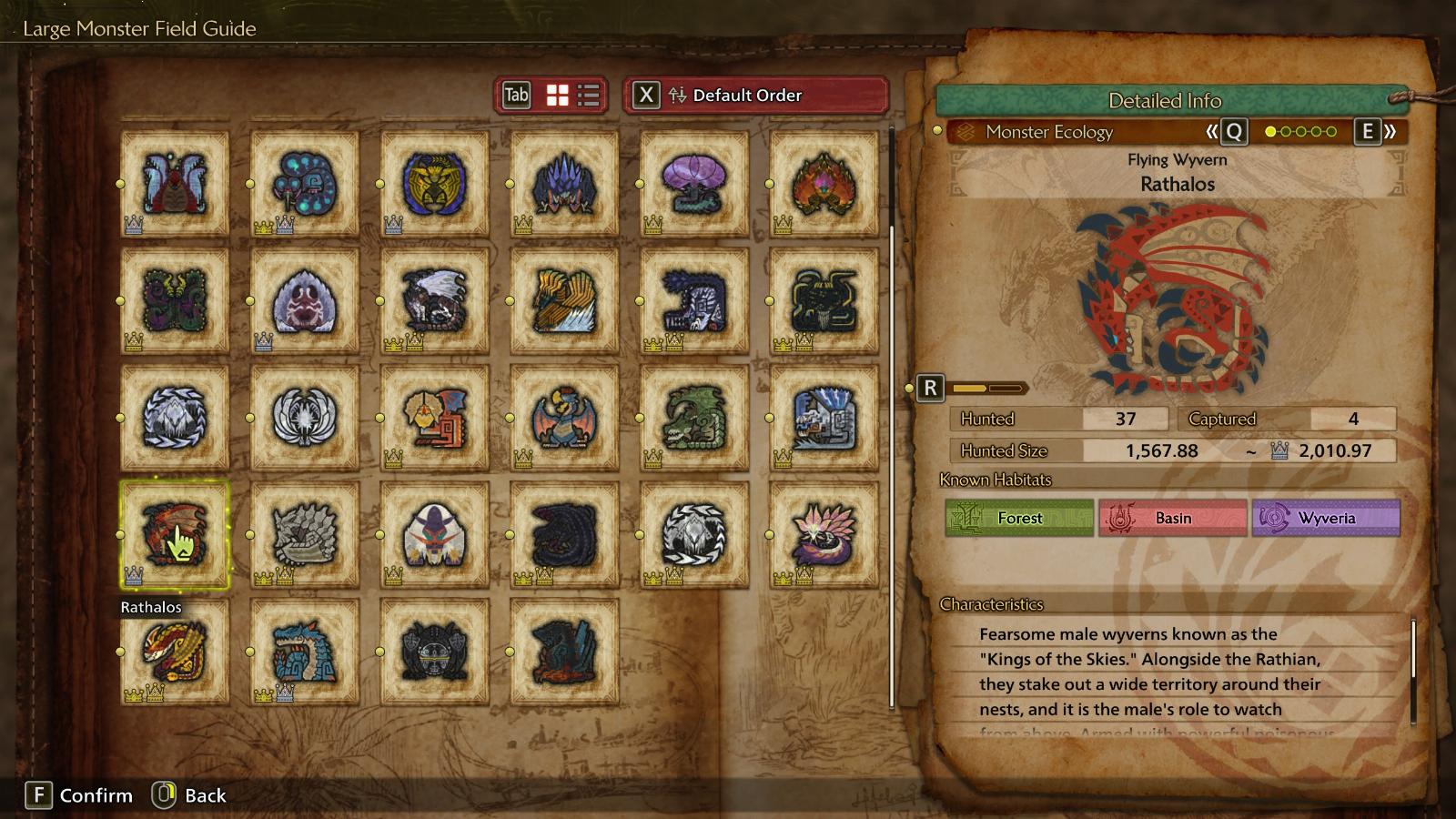Image resolution: width=1456 pixels, height=819 pixels.
Task: Pick the dark green tentacled Nu Udra tile
Action: [174, 300]
